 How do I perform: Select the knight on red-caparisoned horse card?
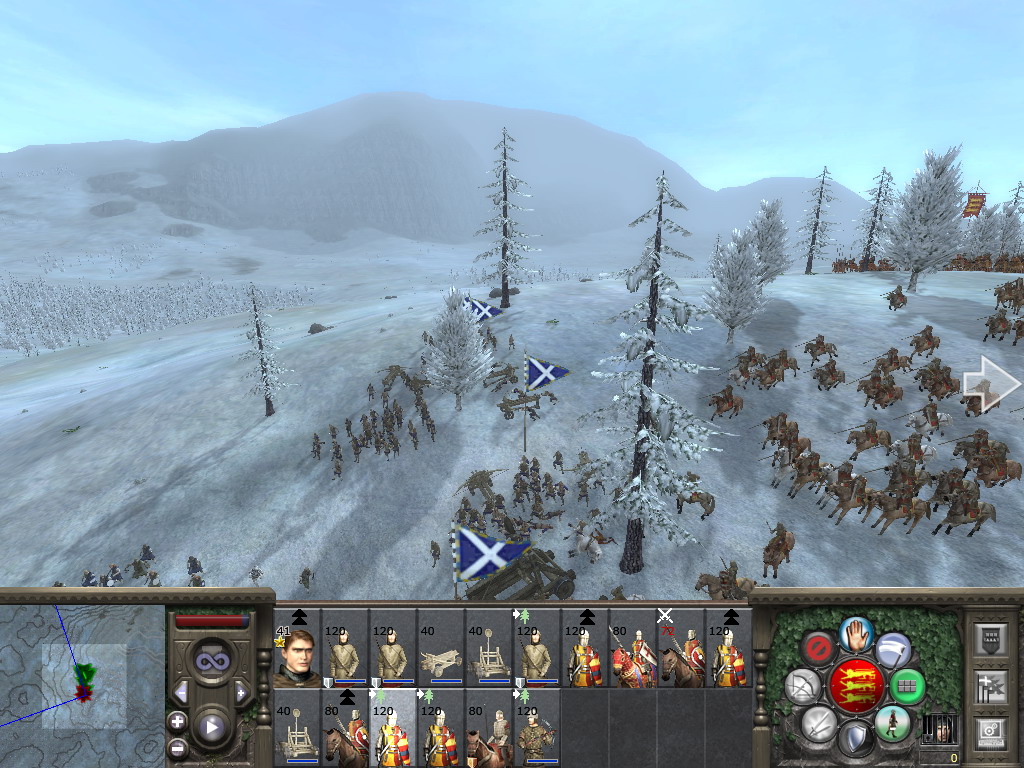pos(633,648)
